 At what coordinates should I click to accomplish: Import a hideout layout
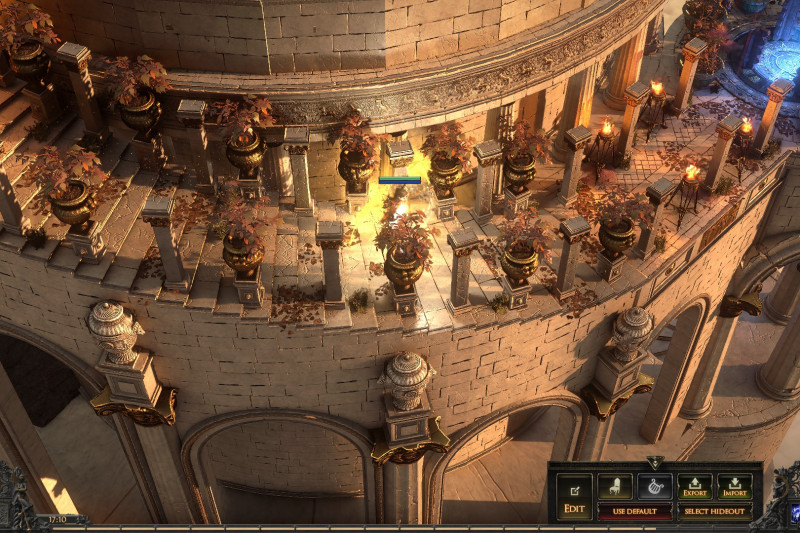[x=735, y=487]
